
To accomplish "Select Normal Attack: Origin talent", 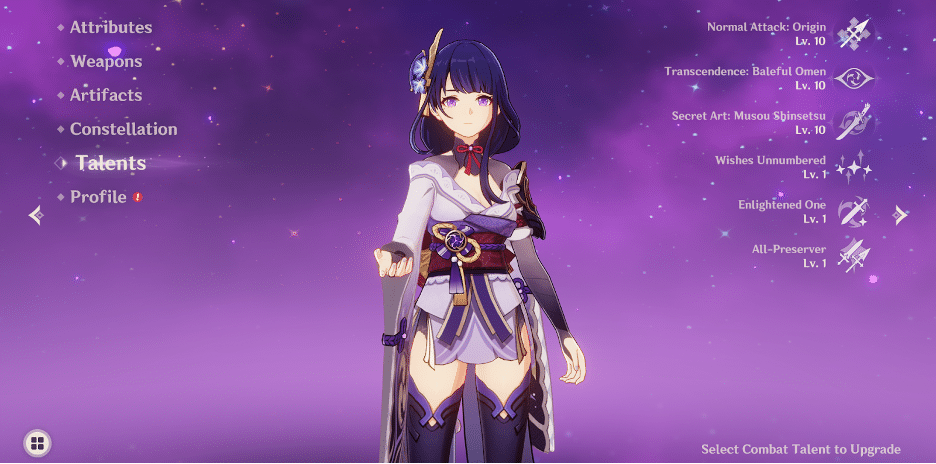I will pos(854,32).
